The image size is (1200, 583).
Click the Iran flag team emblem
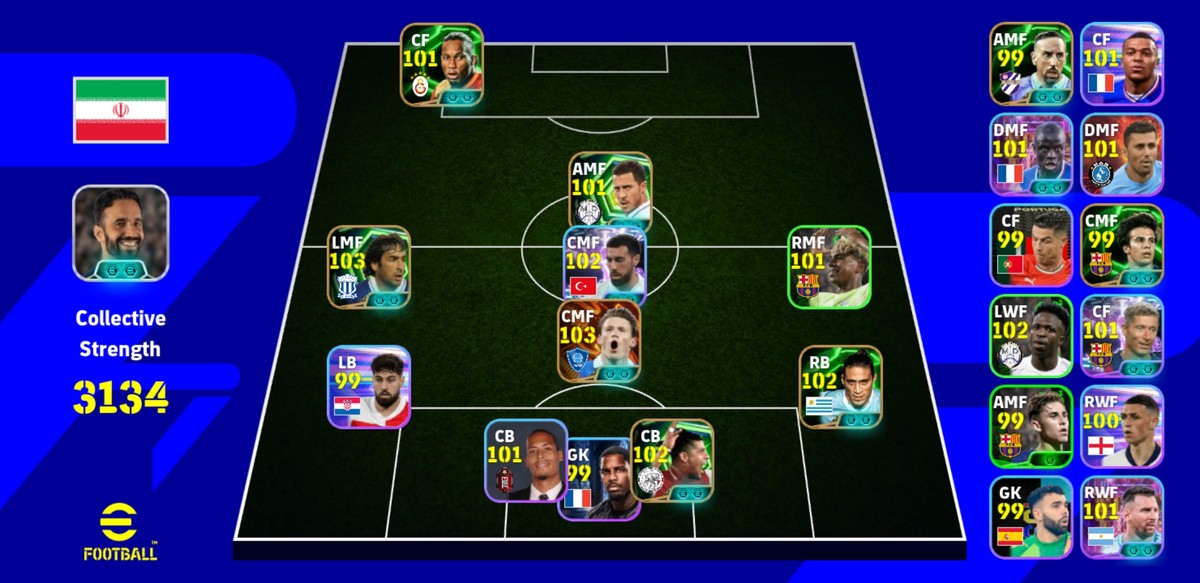121,109
